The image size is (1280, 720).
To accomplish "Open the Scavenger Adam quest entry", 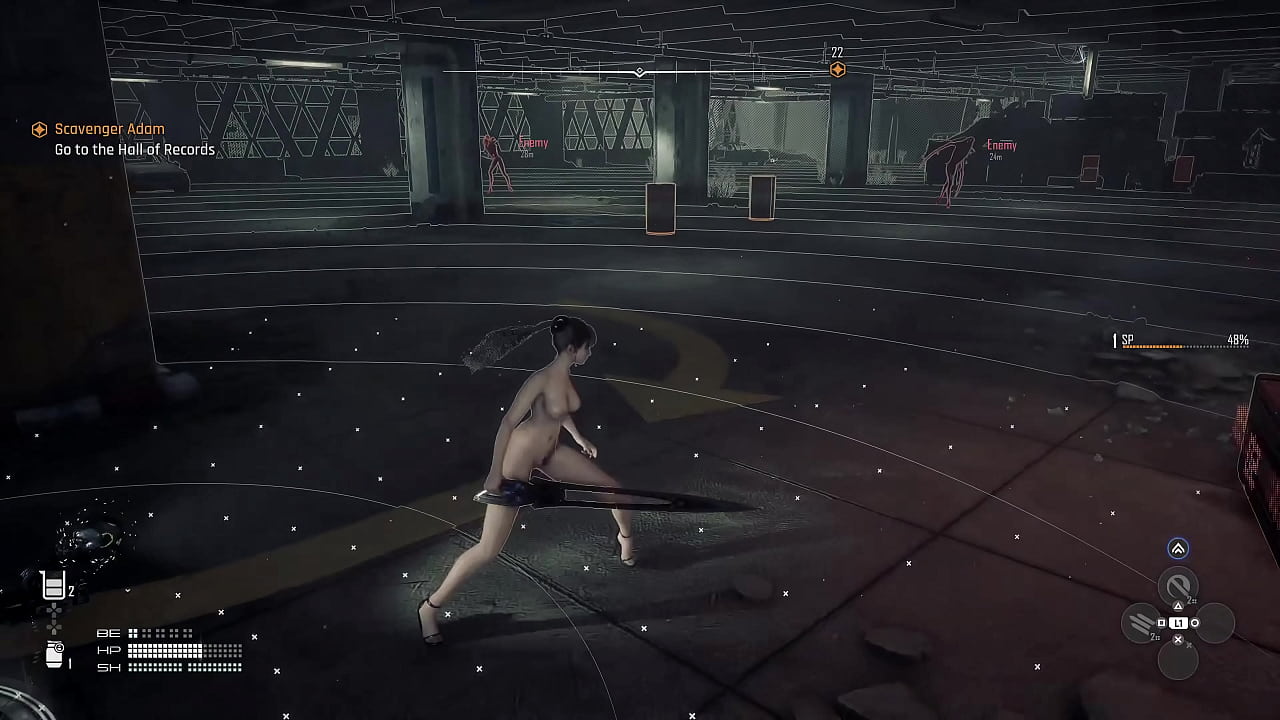I will pyautogui.click(x=110, y=129).
